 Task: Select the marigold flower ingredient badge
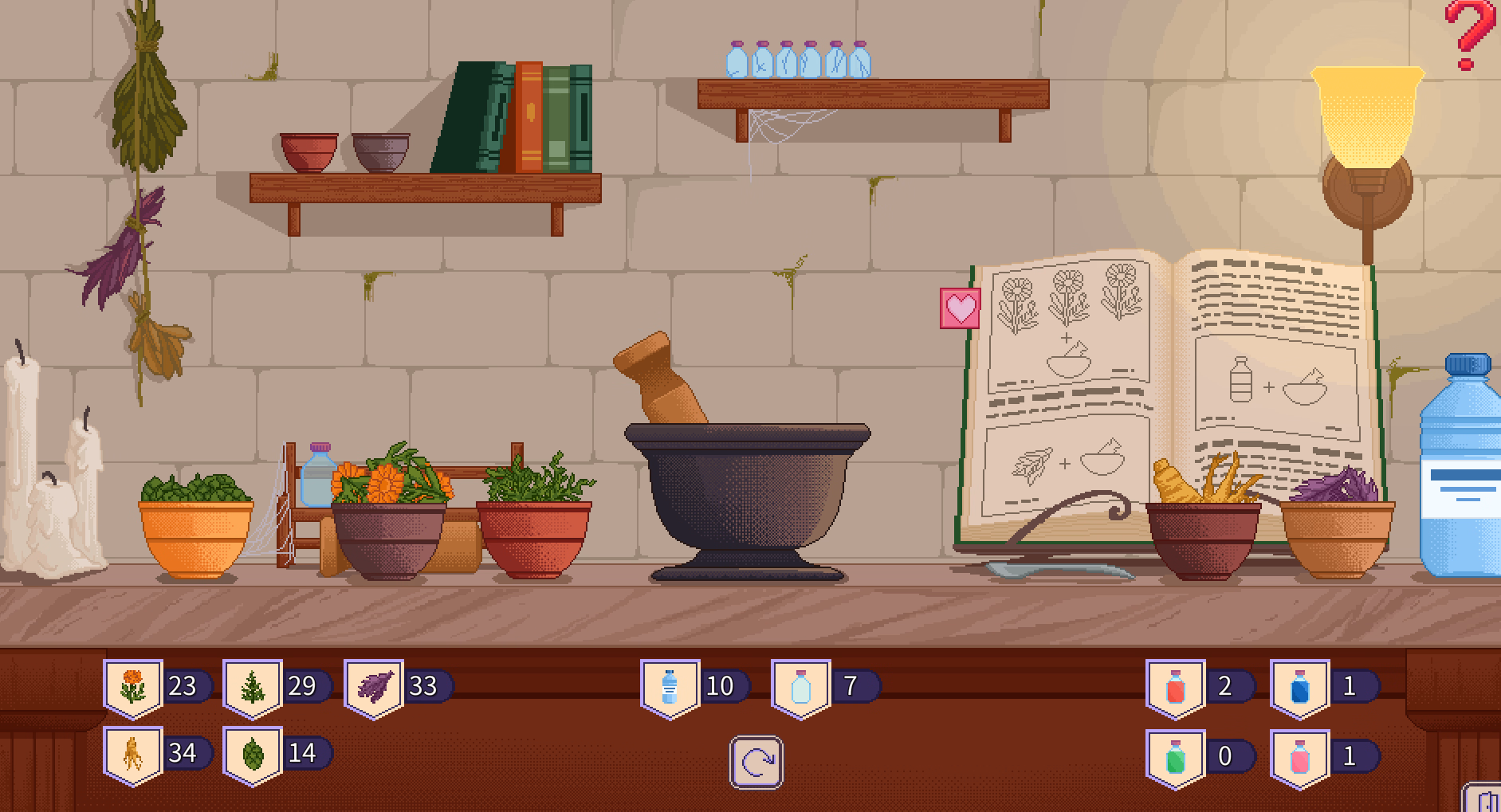(133, 687)
